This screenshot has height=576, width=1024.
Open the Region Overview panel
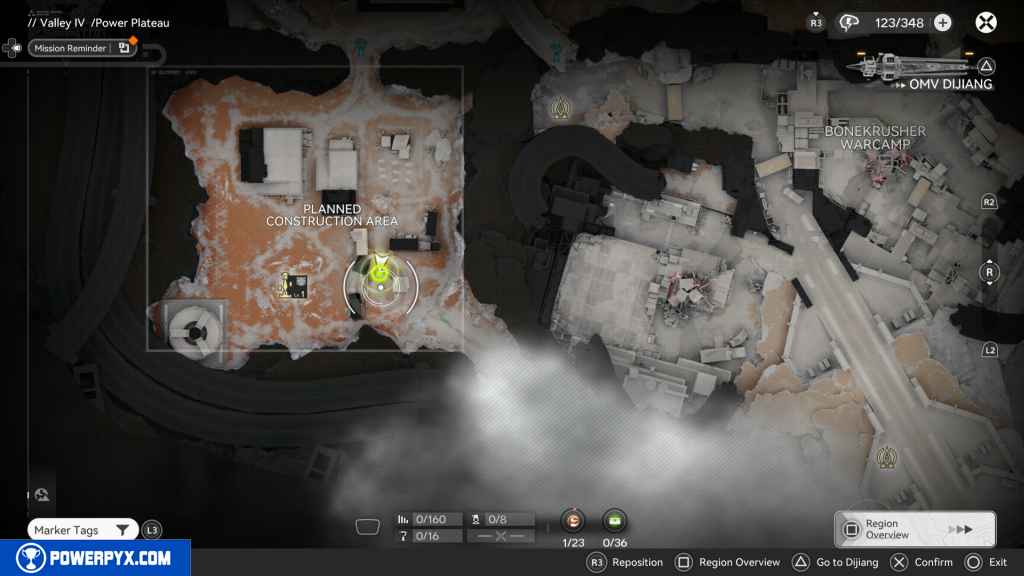[914, 529]
